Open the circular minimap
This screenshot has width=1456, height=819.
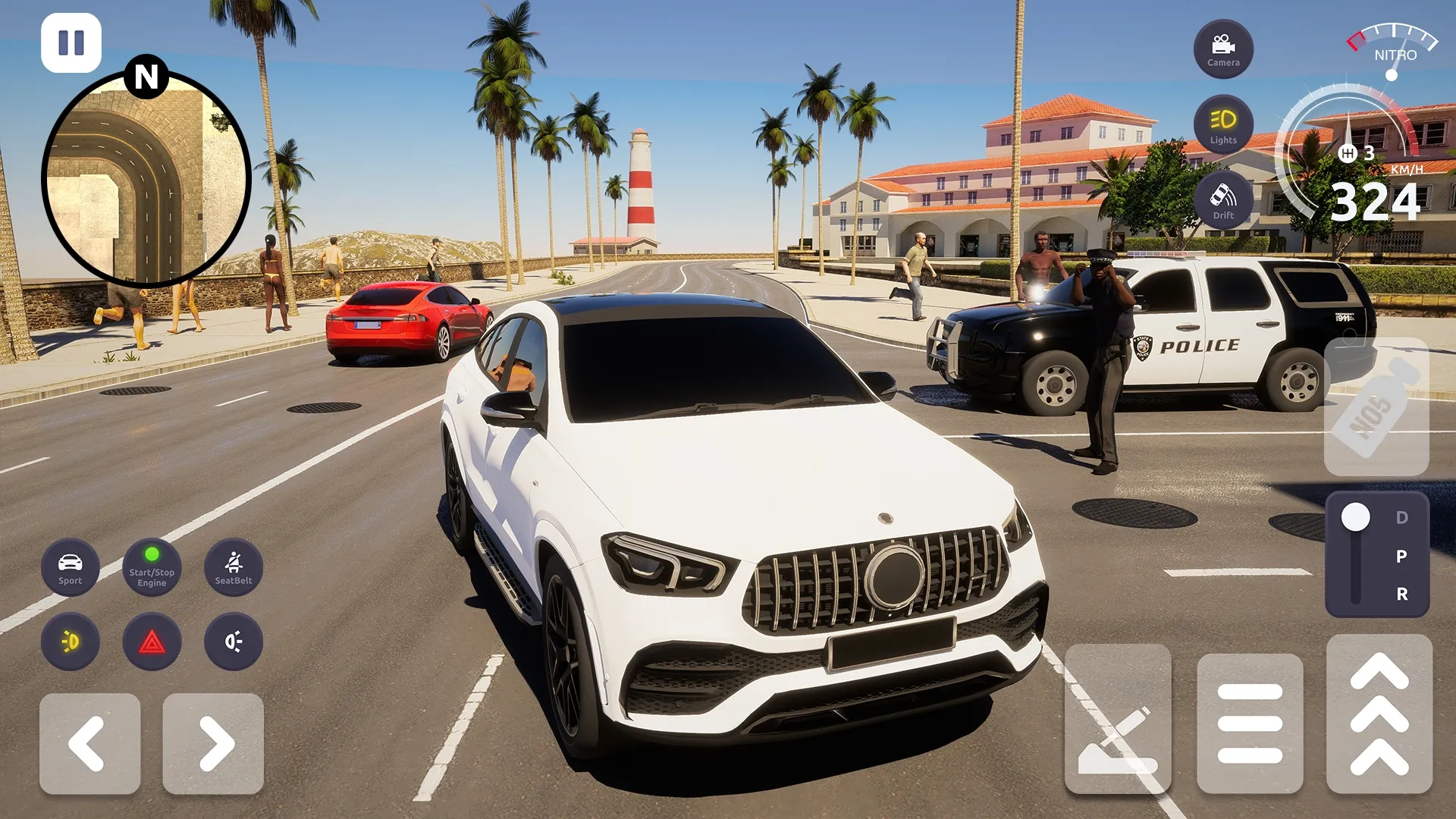(x=146, y=179)
